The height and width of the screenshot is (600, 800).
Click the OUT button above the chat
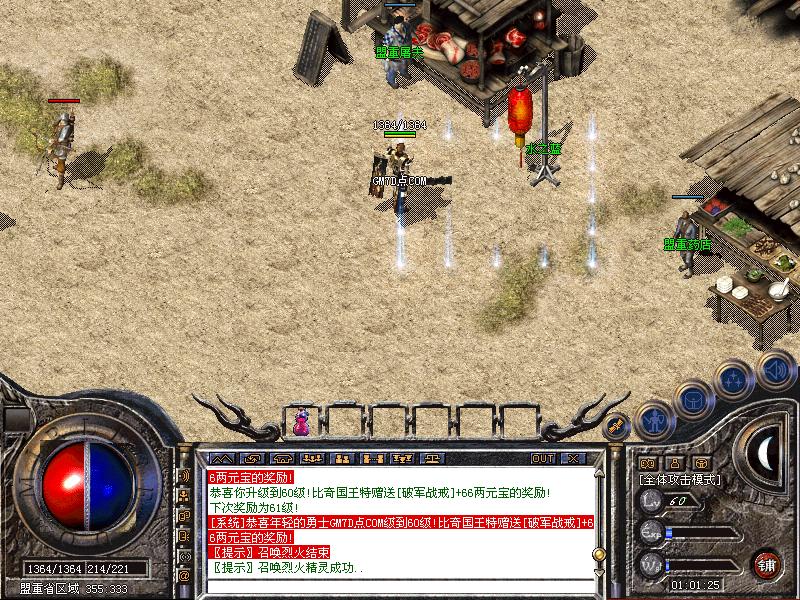[x=543, y=458]
